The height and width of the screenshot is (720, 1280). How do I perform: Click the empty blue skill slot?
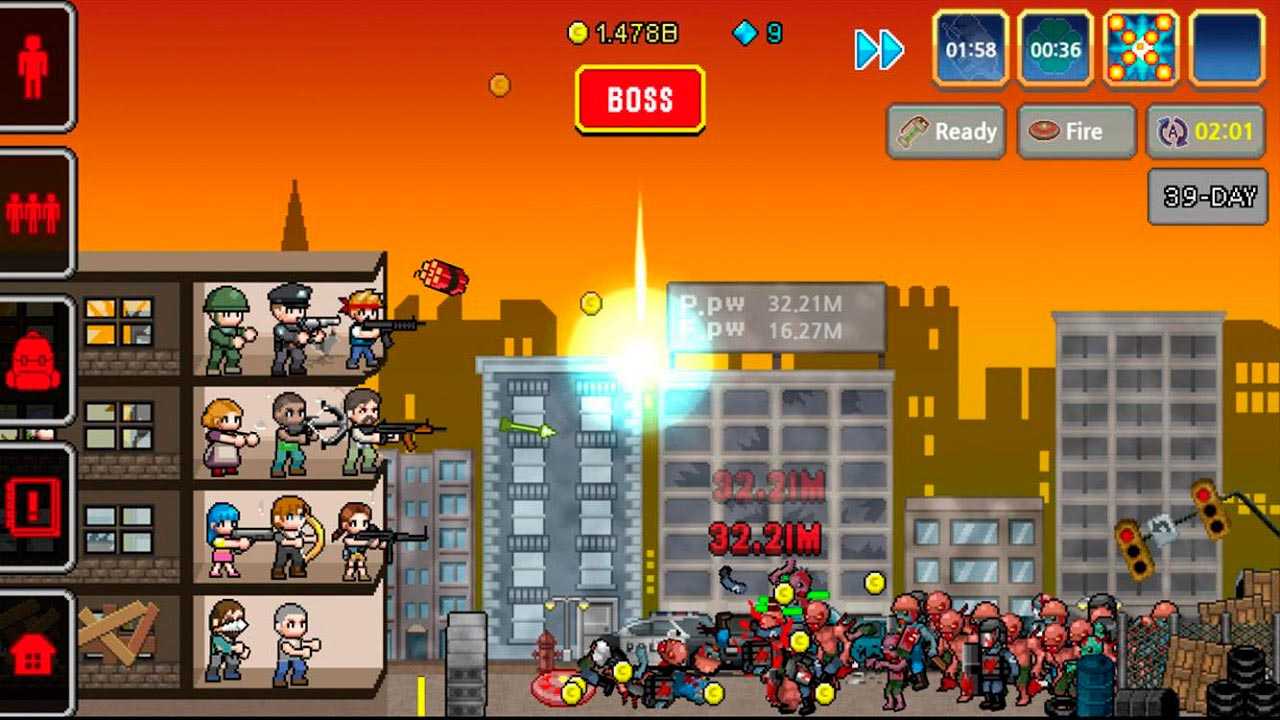point(1227,48)
